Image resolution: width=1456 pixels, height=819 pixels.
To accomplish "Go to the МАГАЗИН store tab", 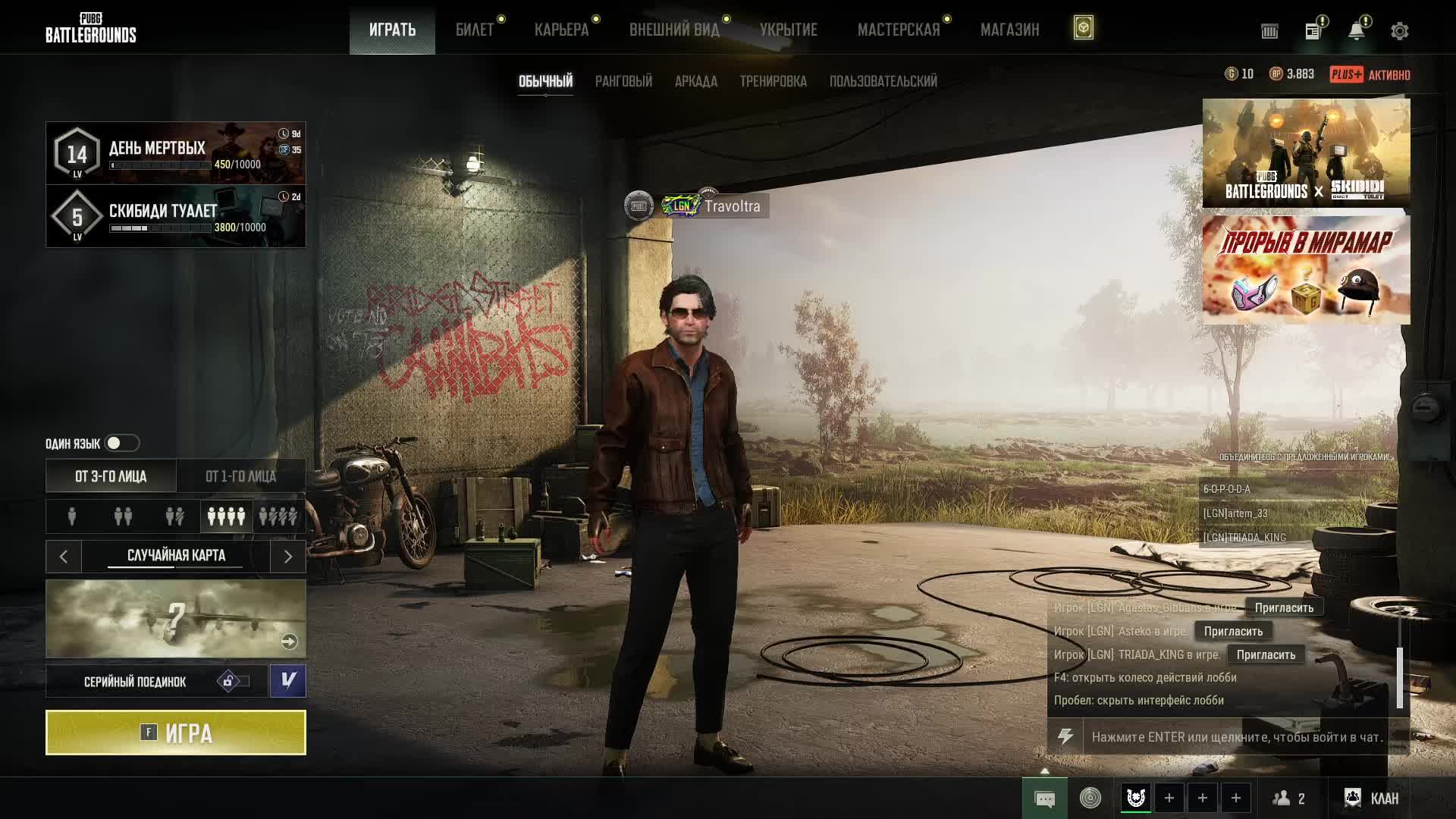I will (x=1009, y=30).
